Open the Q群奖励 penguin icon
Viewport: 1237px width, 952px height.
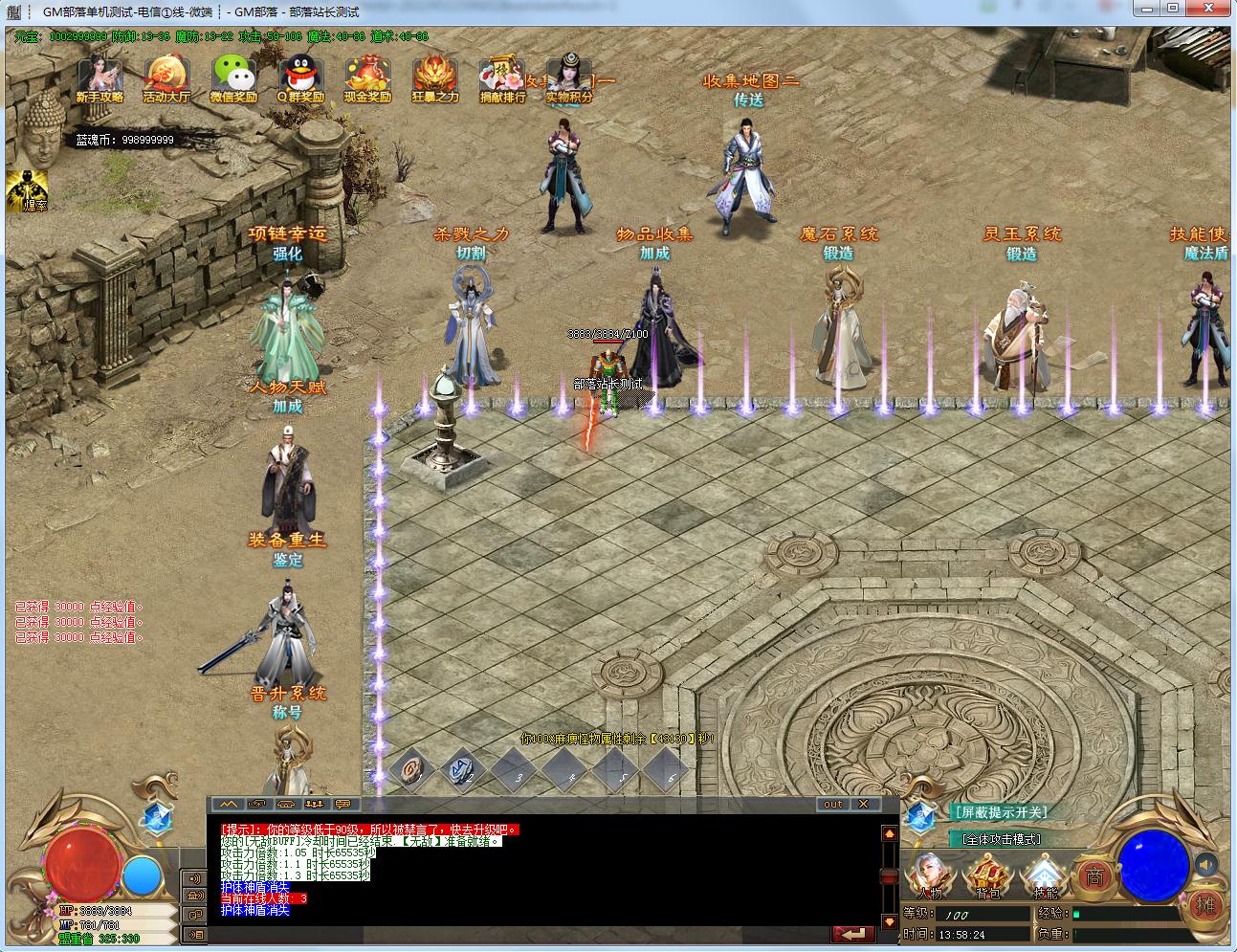[300, 77]
